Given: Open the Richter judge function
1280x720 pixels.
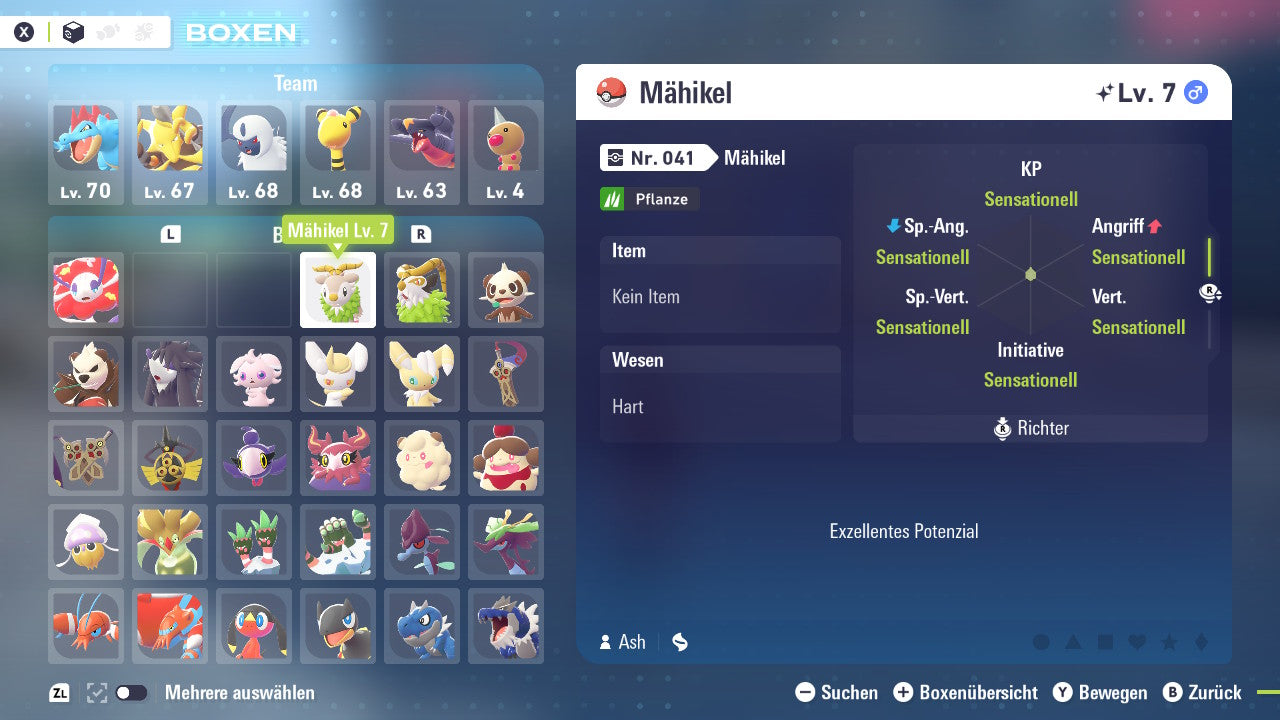Looking at the screenshot, I should click(x=1030, y=428).
